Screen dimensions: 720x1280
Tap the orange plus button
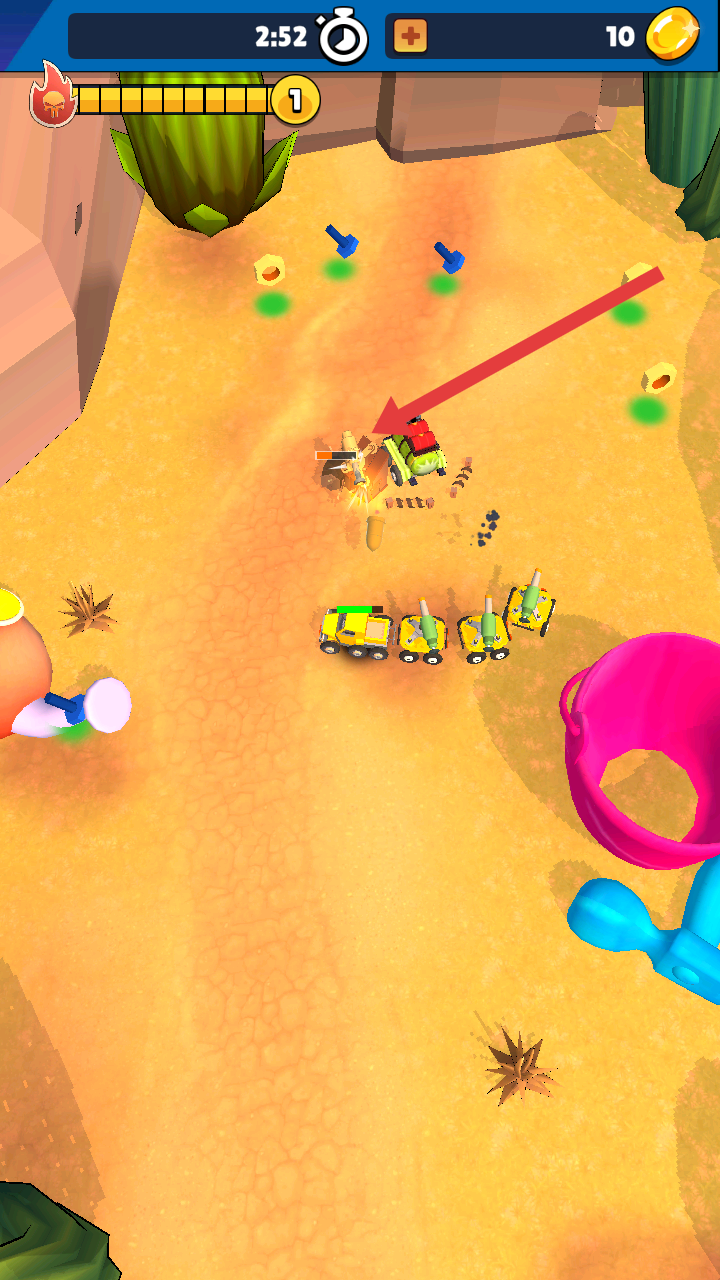click(410, 37)
